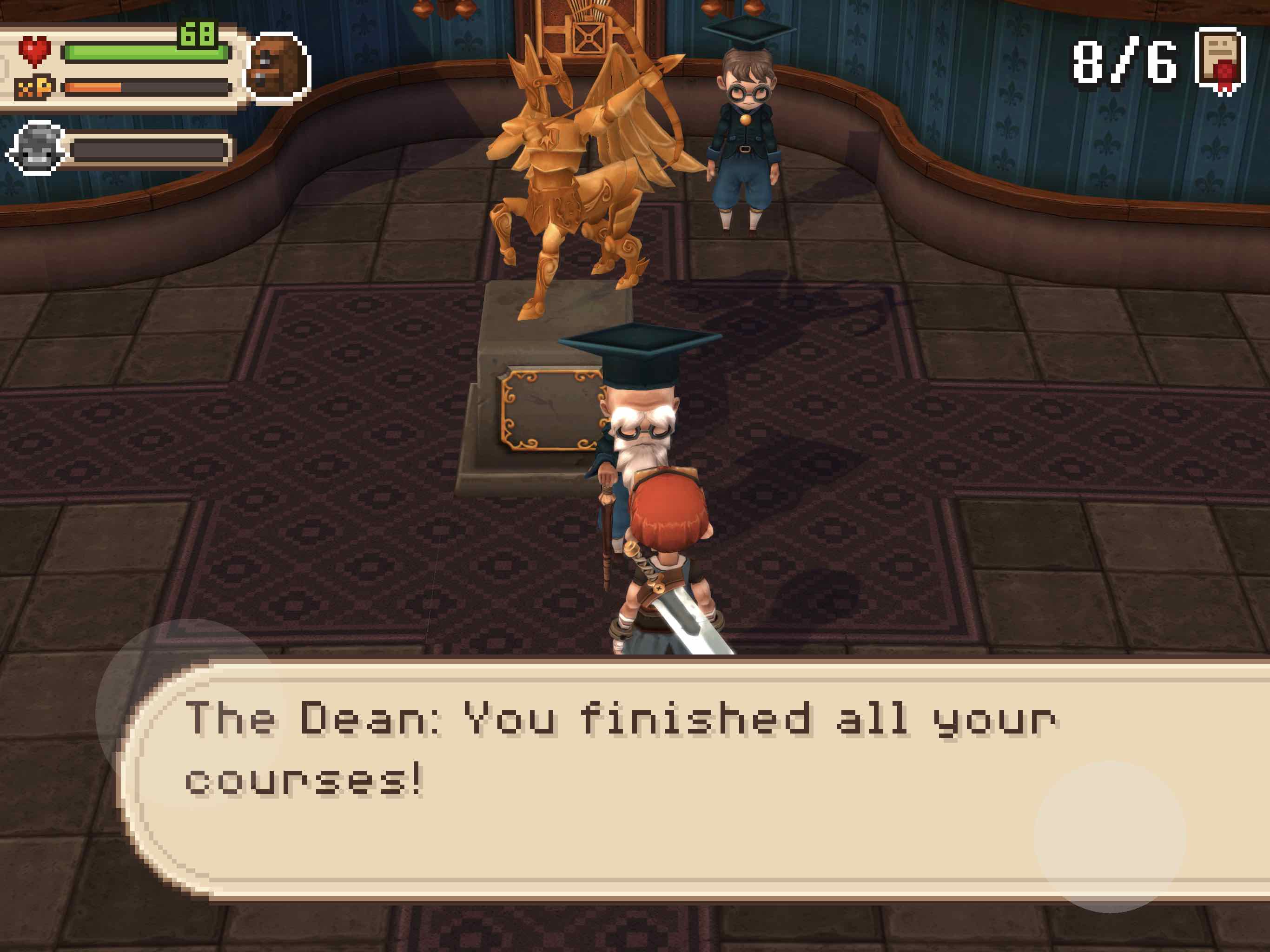Tap the translucent virtual joystick circle
1270x952 pixels.
[190, 713]
